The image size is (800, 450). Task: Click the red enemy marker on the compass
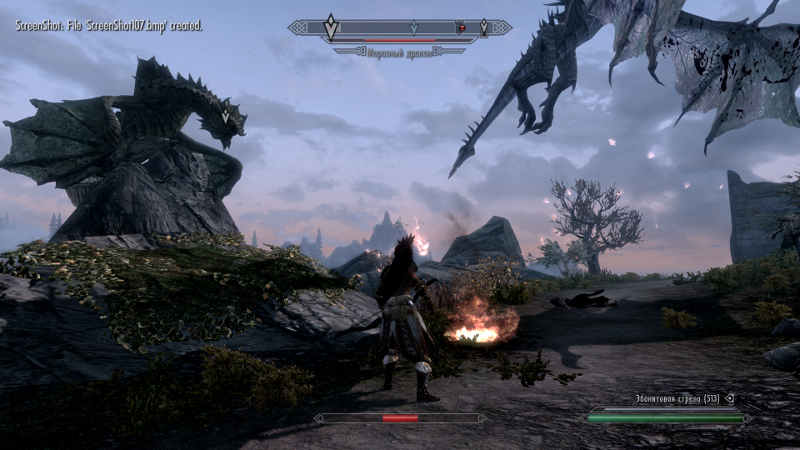[461, 28]
